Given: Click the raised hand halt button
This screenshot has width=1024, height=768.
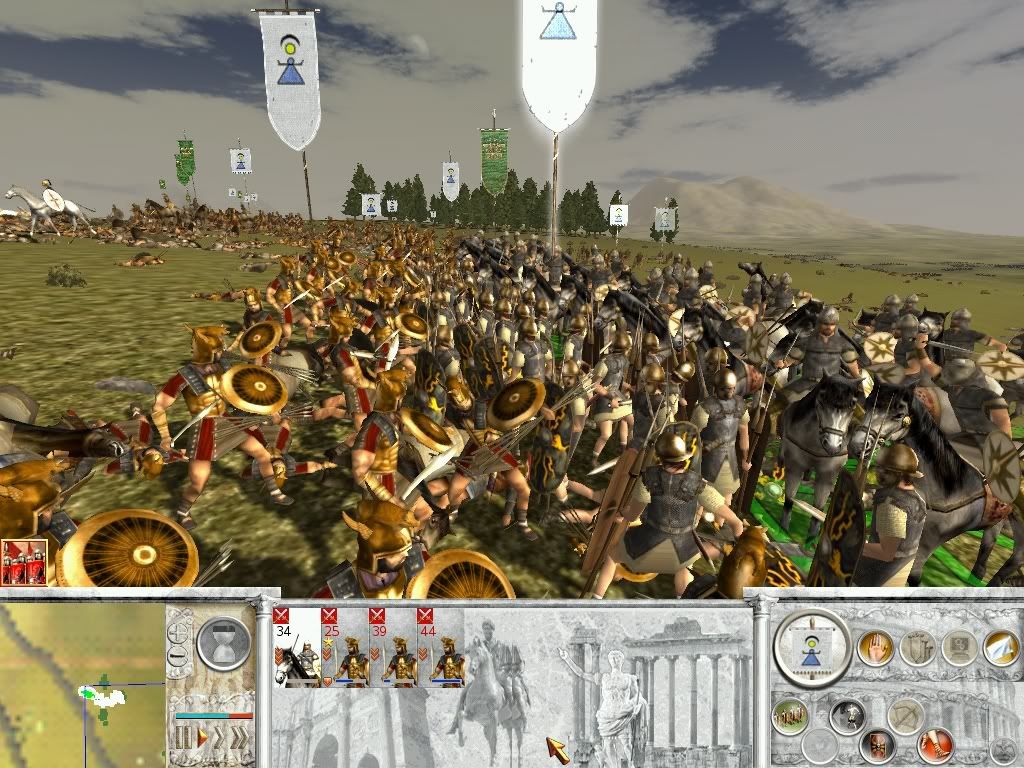Looking at the screenshot, I should (873, 648).
